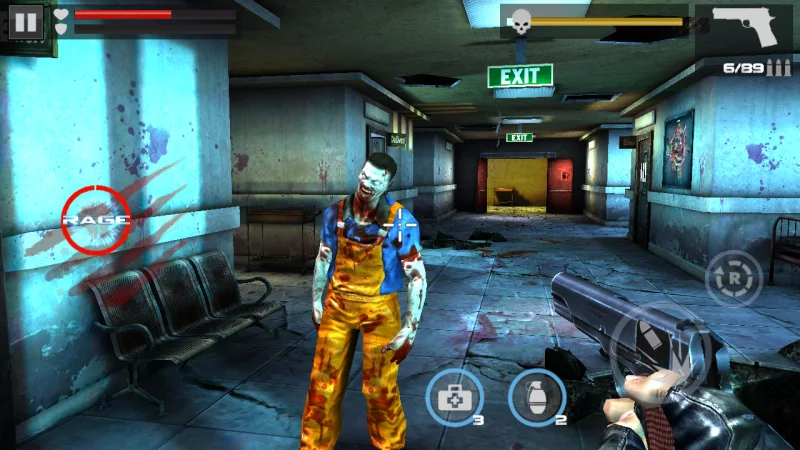Pause the game
Screen dimensions: 800x450
25,21
